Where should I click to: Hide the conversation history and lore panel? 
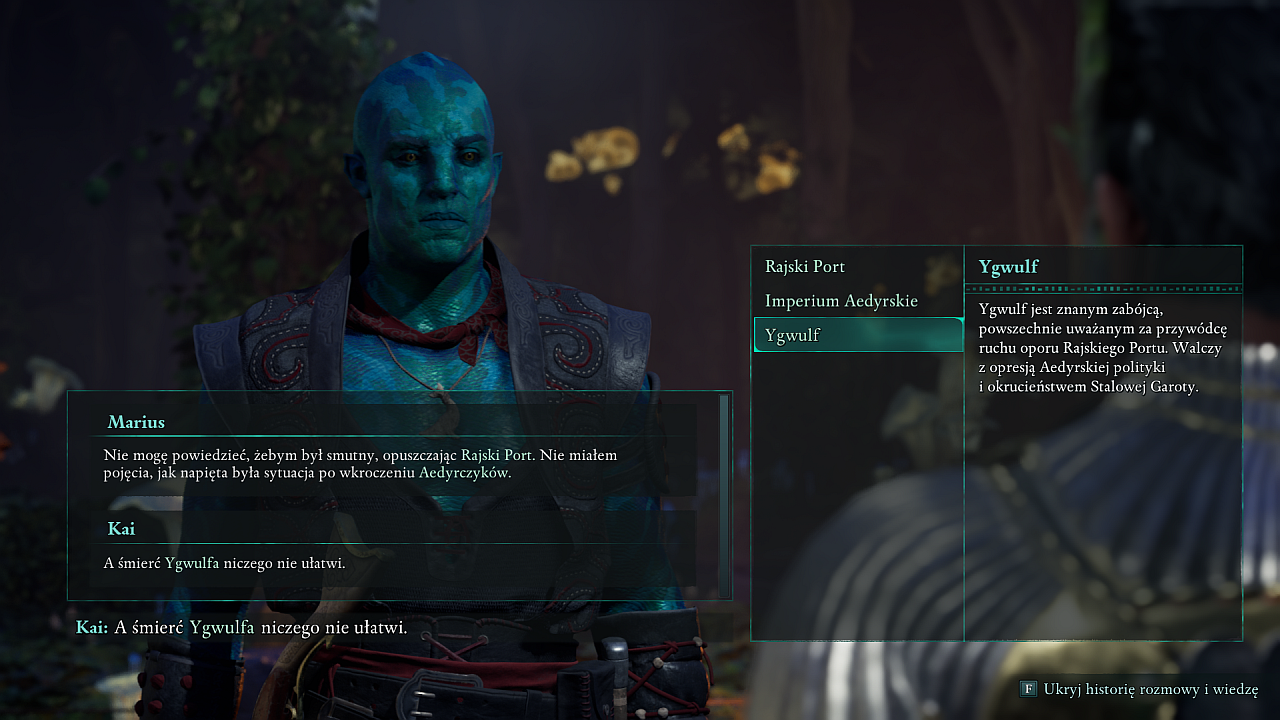click(1140, 689)
